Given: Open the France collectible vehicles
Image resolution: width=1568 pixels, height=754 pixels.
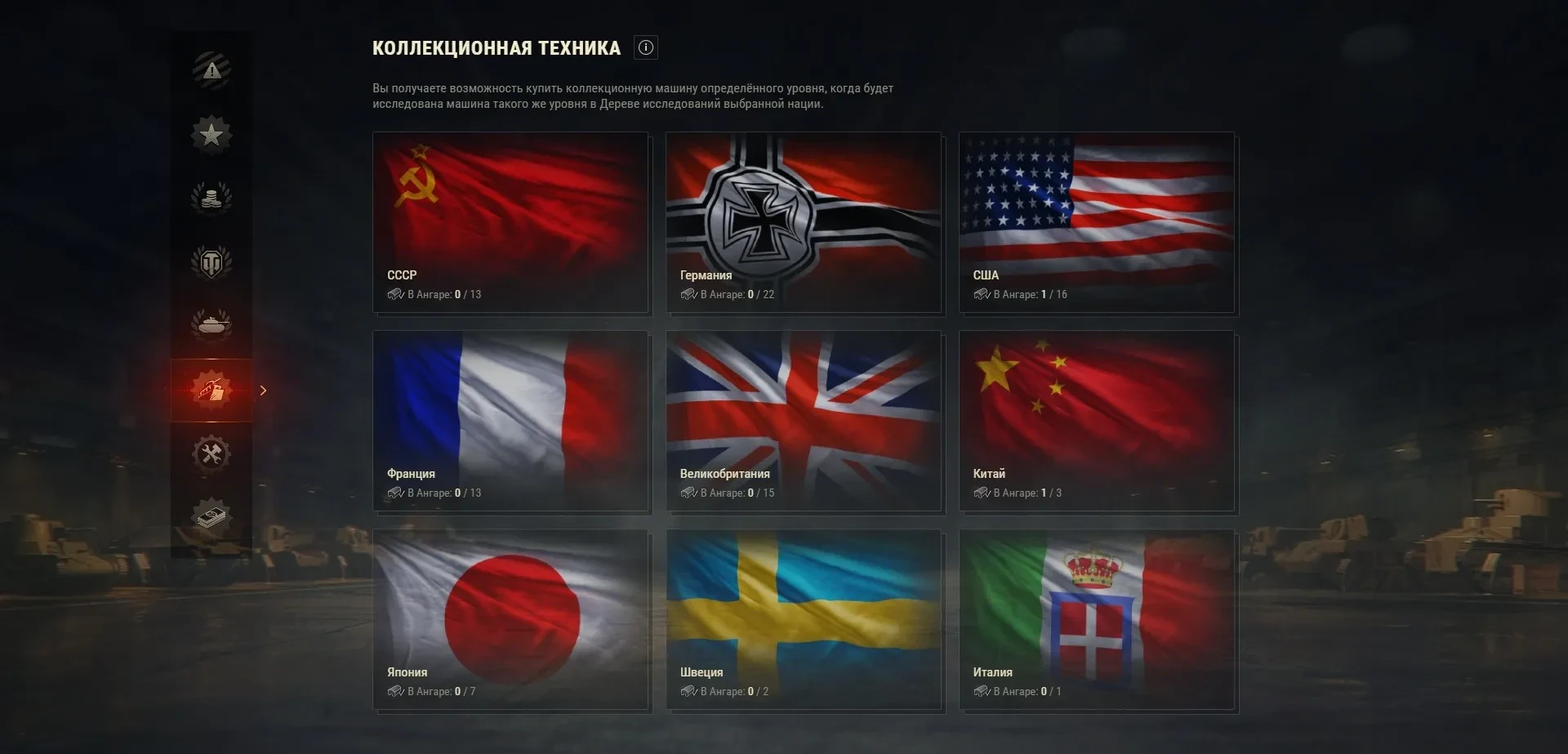Looking at the screenshot, I should pos(510,421).
